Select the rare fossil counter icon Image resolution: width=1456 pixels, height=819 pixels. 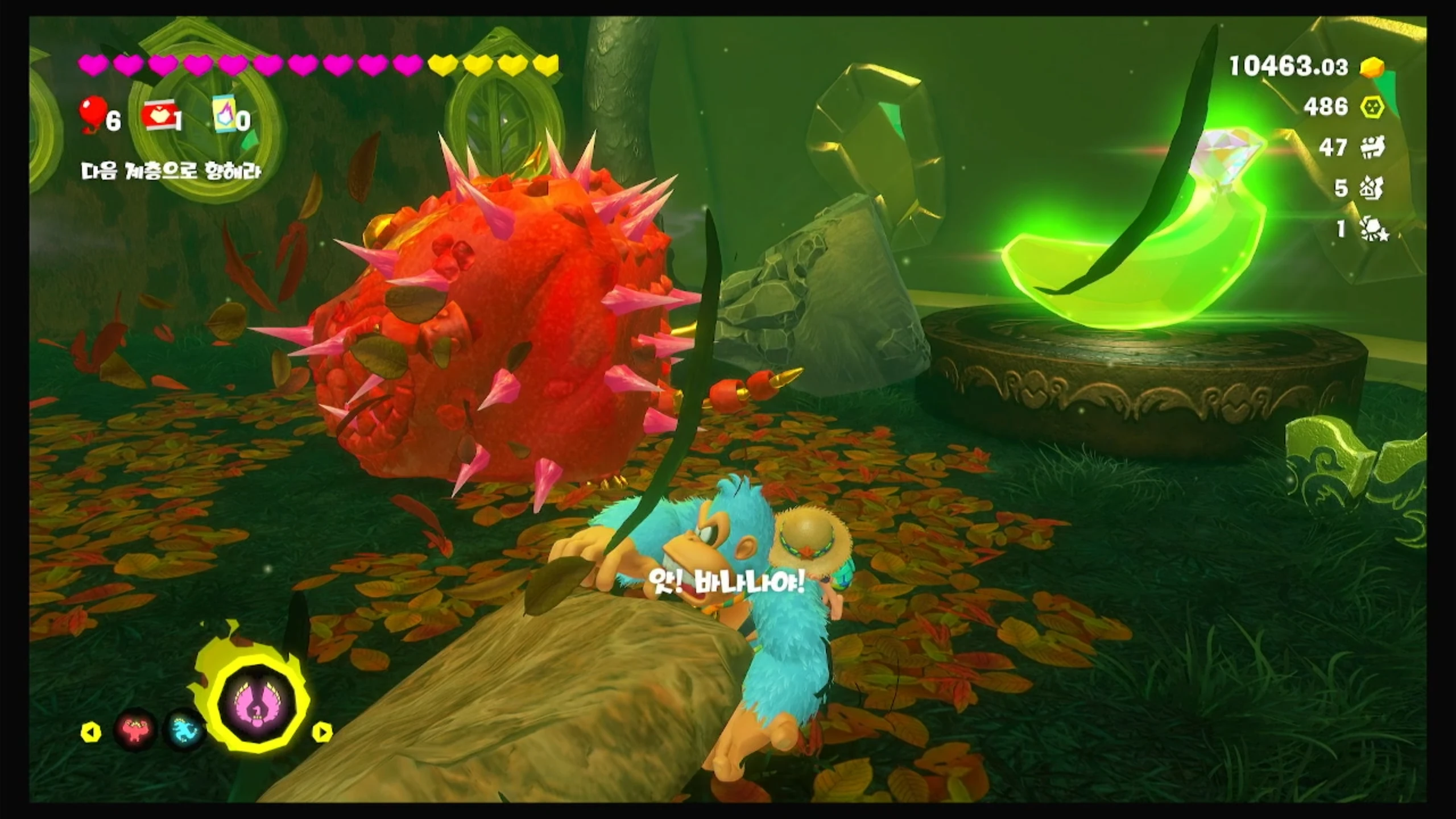point(1372,188)
